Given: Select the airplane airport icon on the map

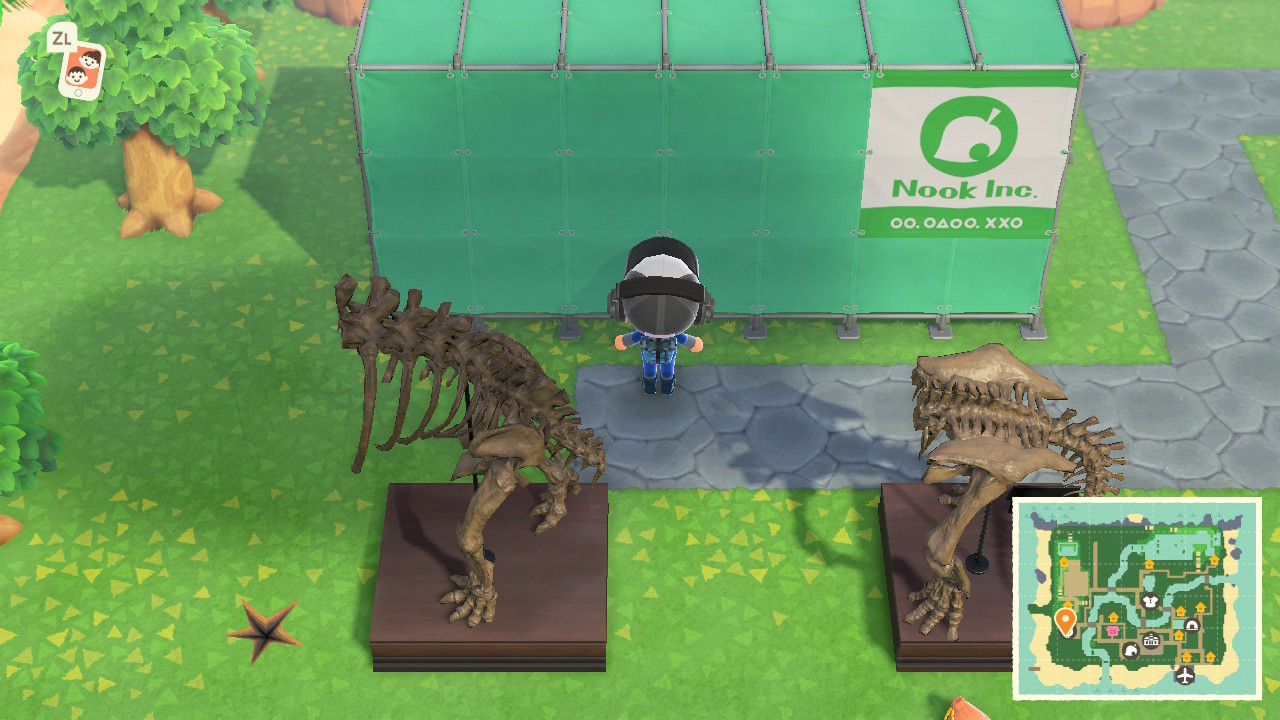Looking at the screenshot, I should coord(1184,676).
